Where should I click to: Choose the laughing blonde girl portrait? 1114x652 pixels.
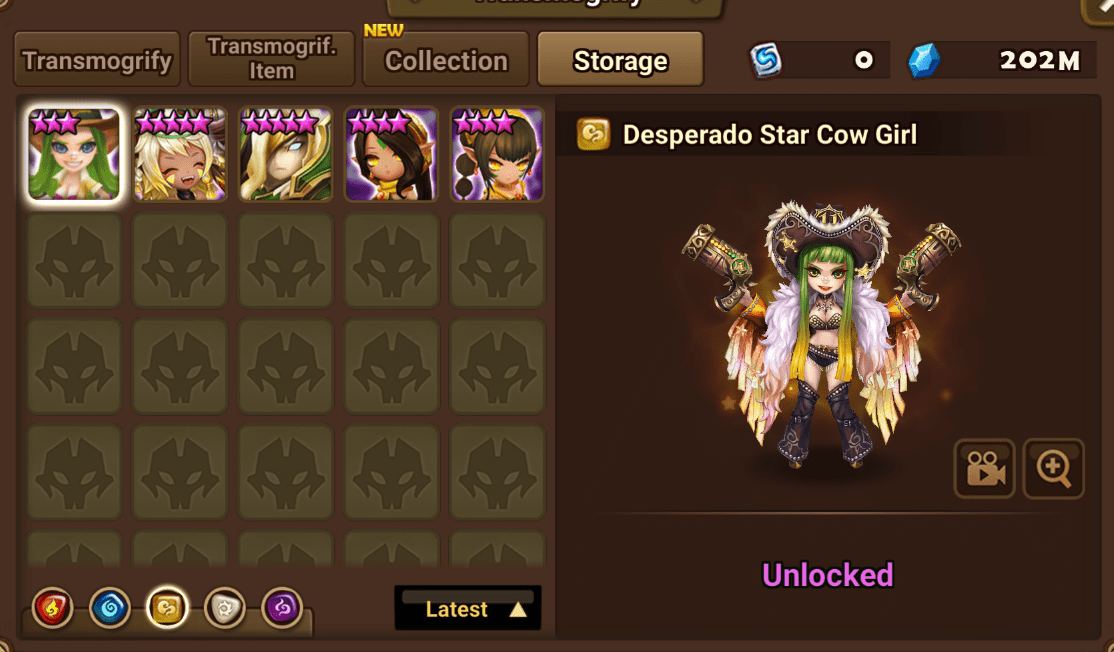(x=180, y=154)
